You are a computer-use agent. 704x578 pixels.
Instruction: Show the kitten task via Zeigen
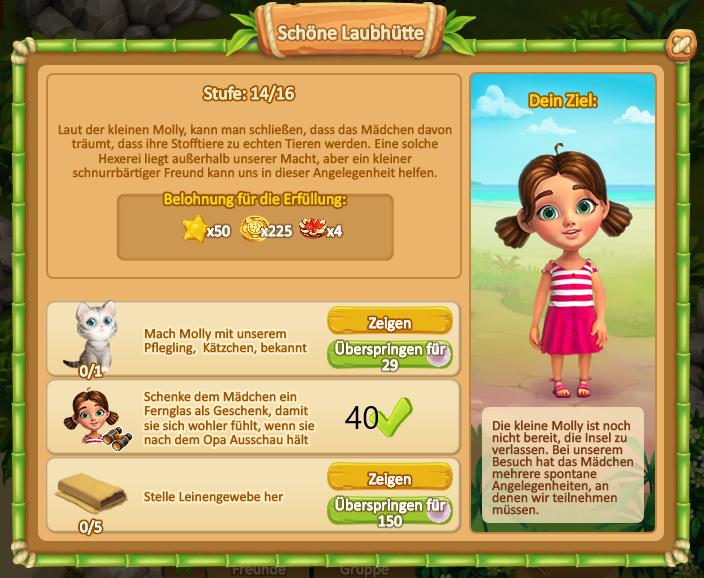point(389,322)
